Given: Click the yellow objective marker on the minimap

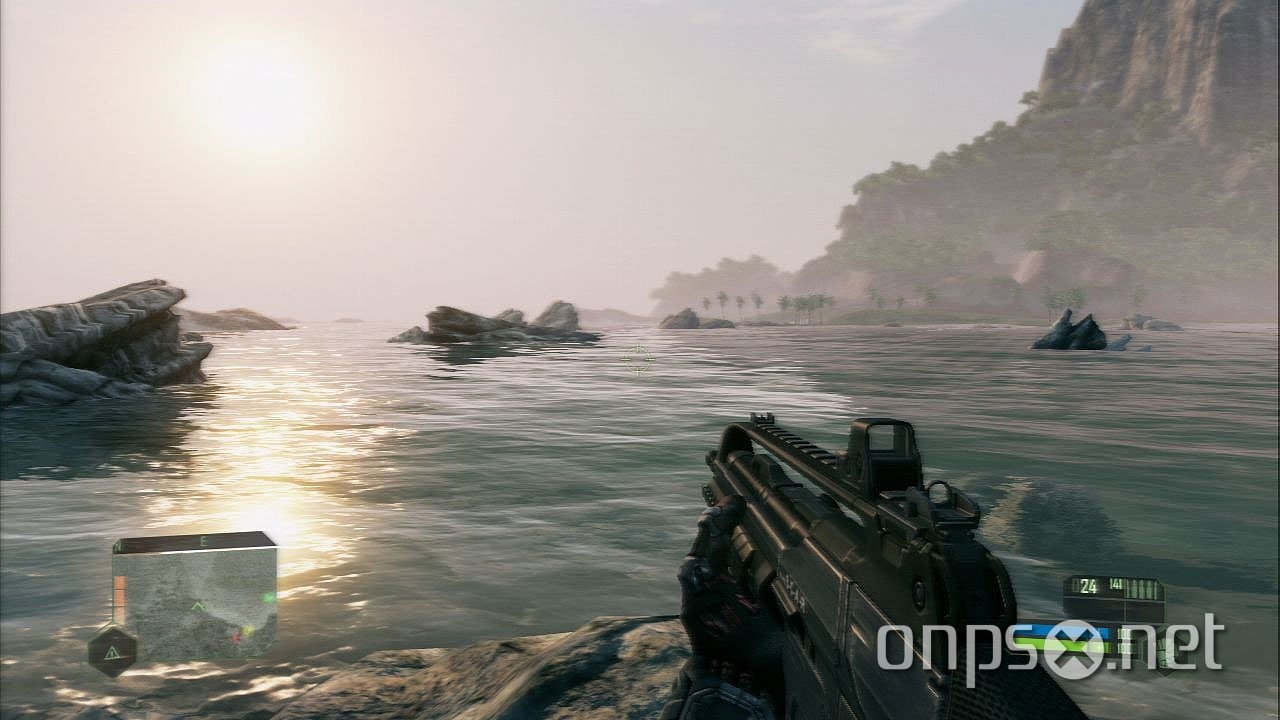Looking at the screenshot, I should tap(248, 630).
